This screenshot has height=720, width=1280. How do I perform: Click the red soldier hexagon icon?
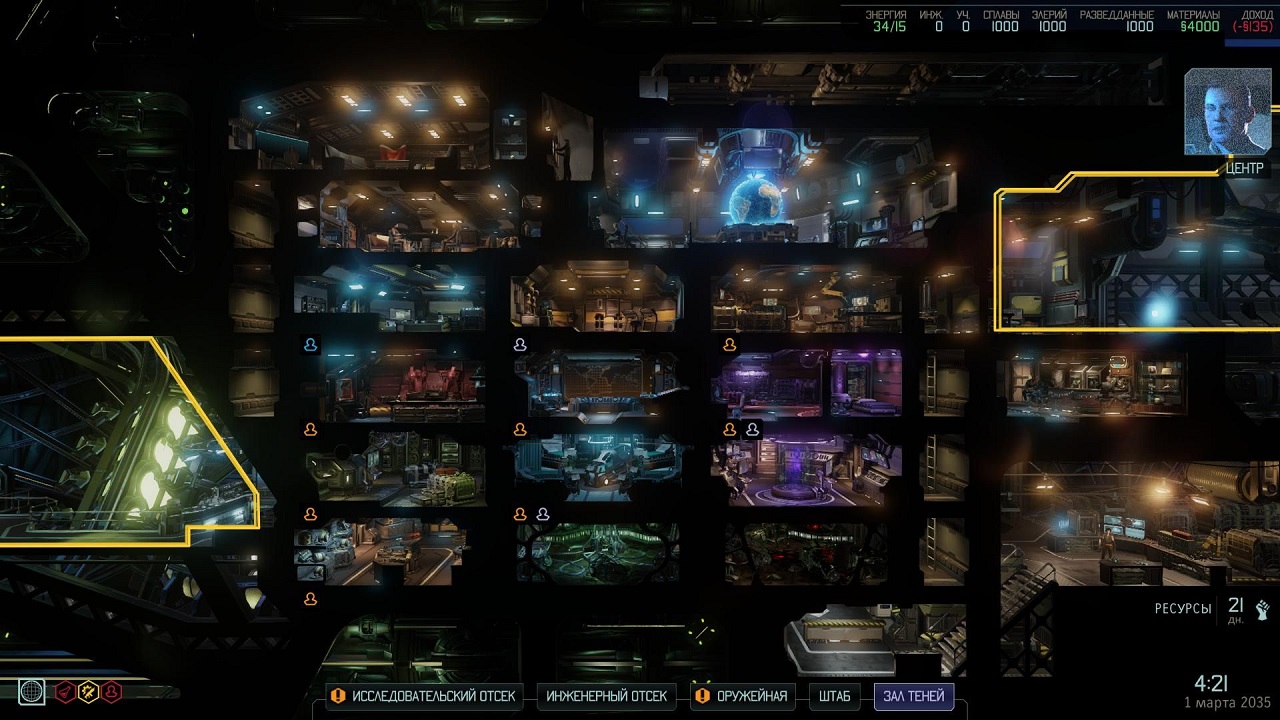click(x=112, y=691)
